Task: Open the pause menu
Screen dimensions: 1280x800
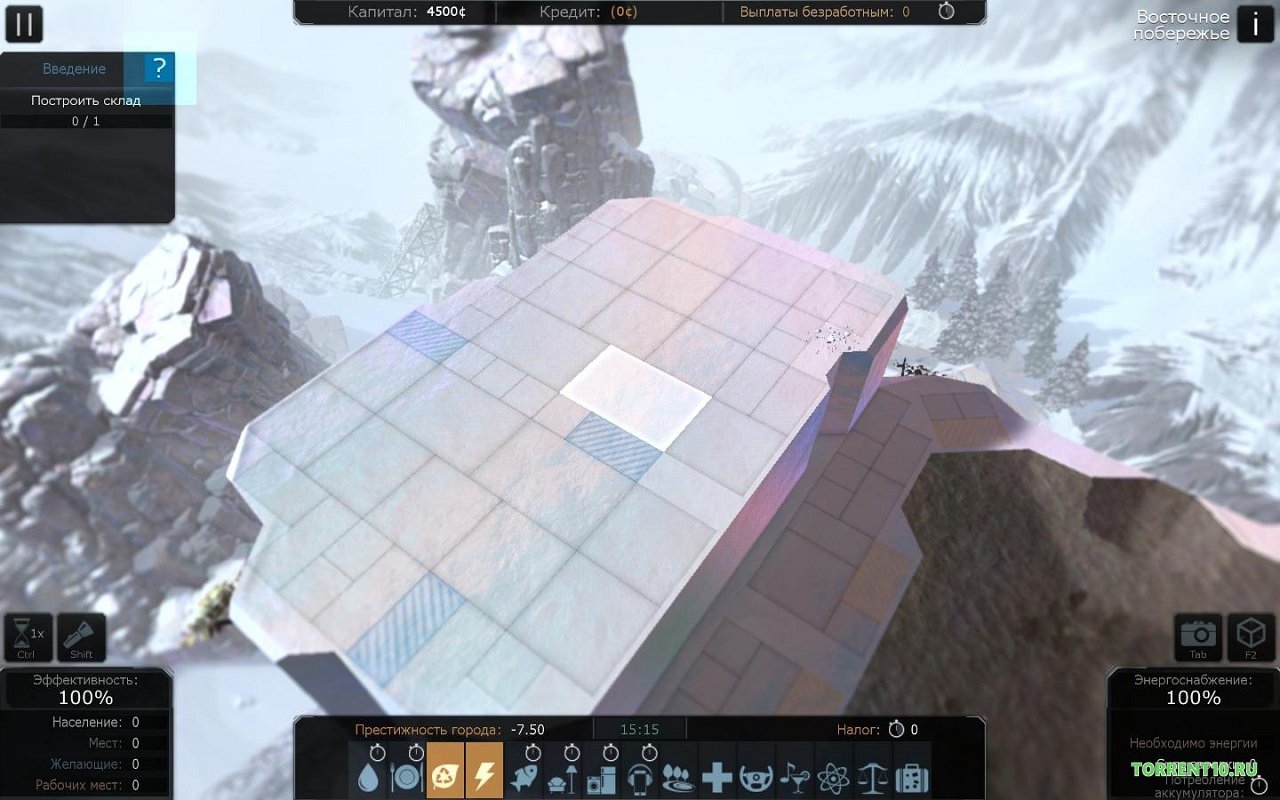Action: click(x=24, y=24)
